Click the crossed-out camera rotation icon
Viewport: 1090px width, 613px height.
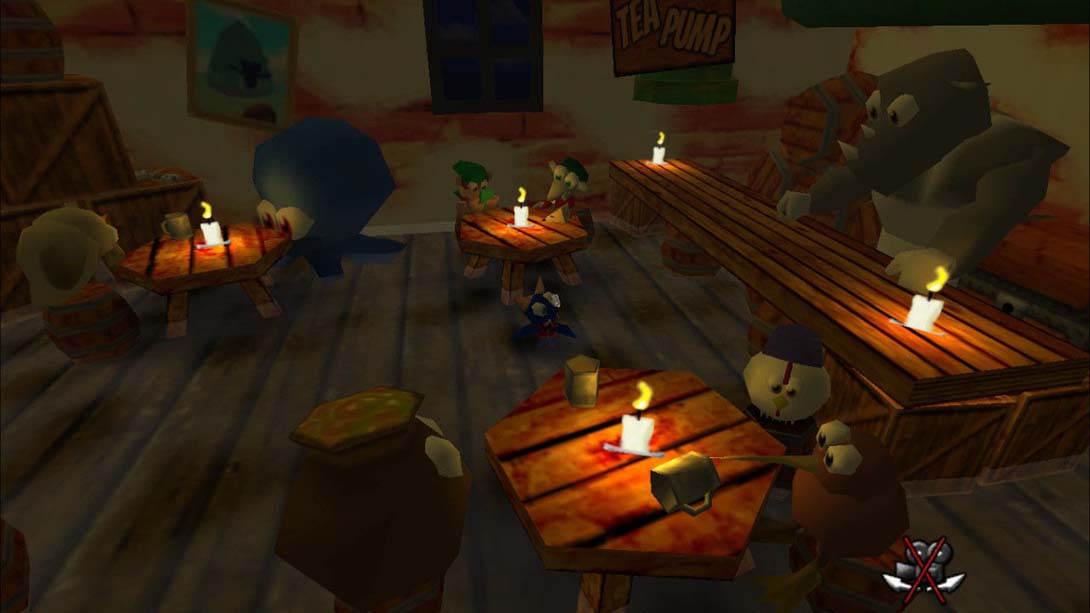[x=926, y=567]
